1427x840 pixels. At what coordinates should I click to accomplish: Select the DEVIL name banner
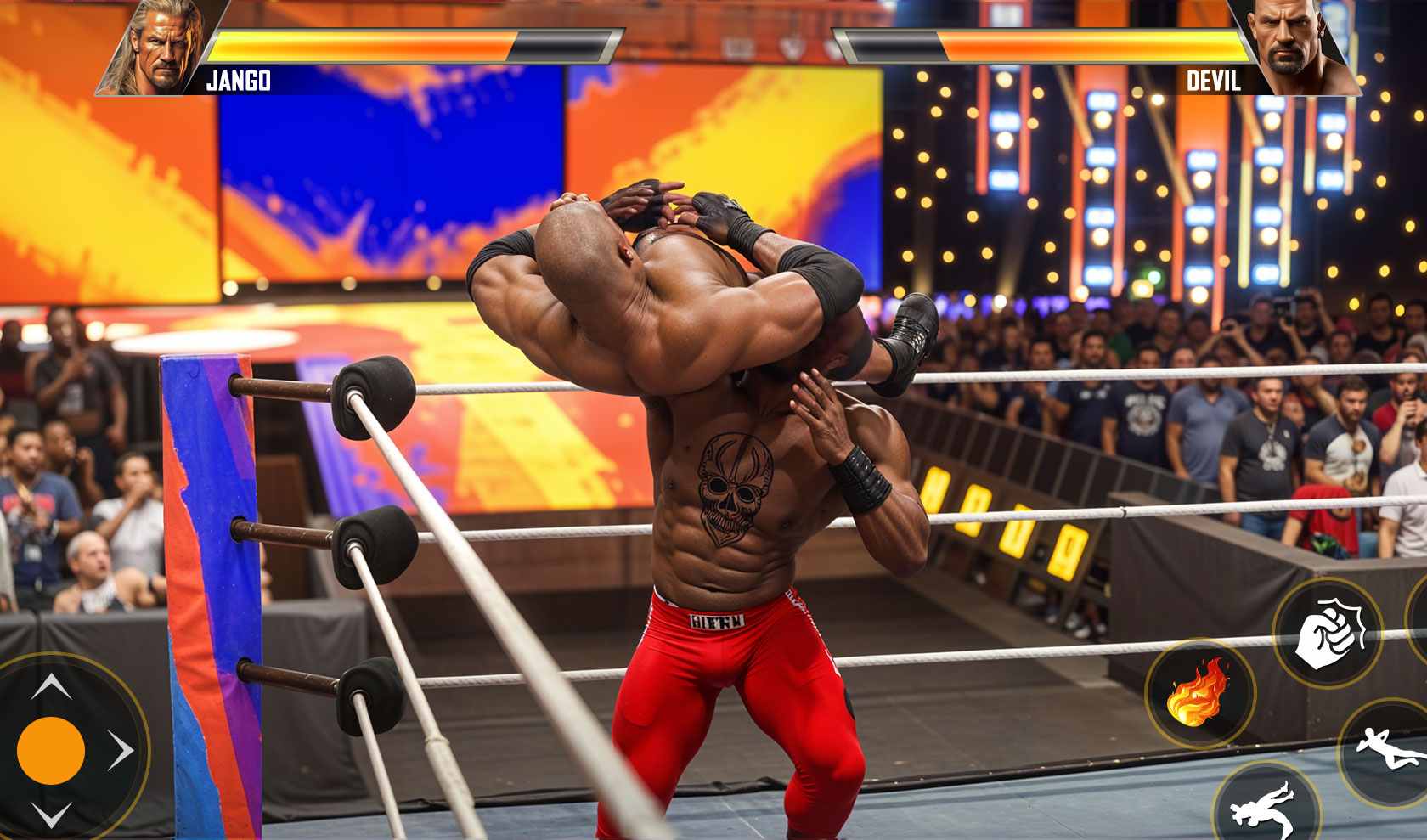pyautogui.click(x=1213, y=82)
